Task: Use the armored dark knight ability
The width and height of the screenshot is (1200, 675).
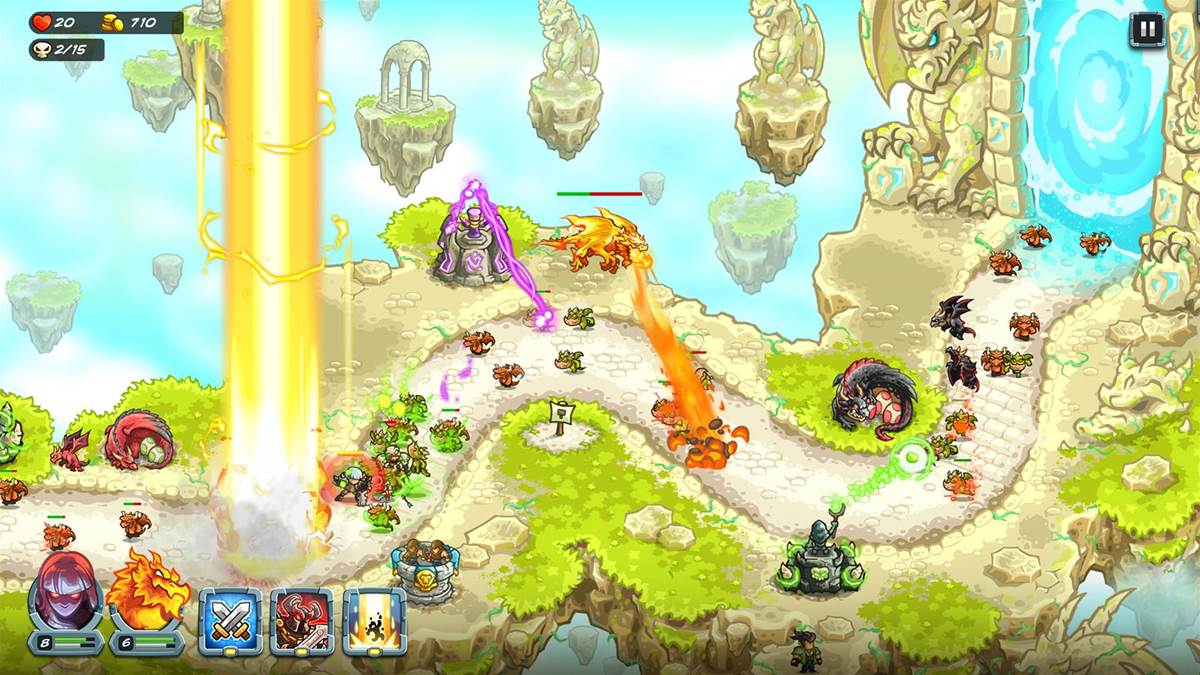Action: tap(302, 620)
